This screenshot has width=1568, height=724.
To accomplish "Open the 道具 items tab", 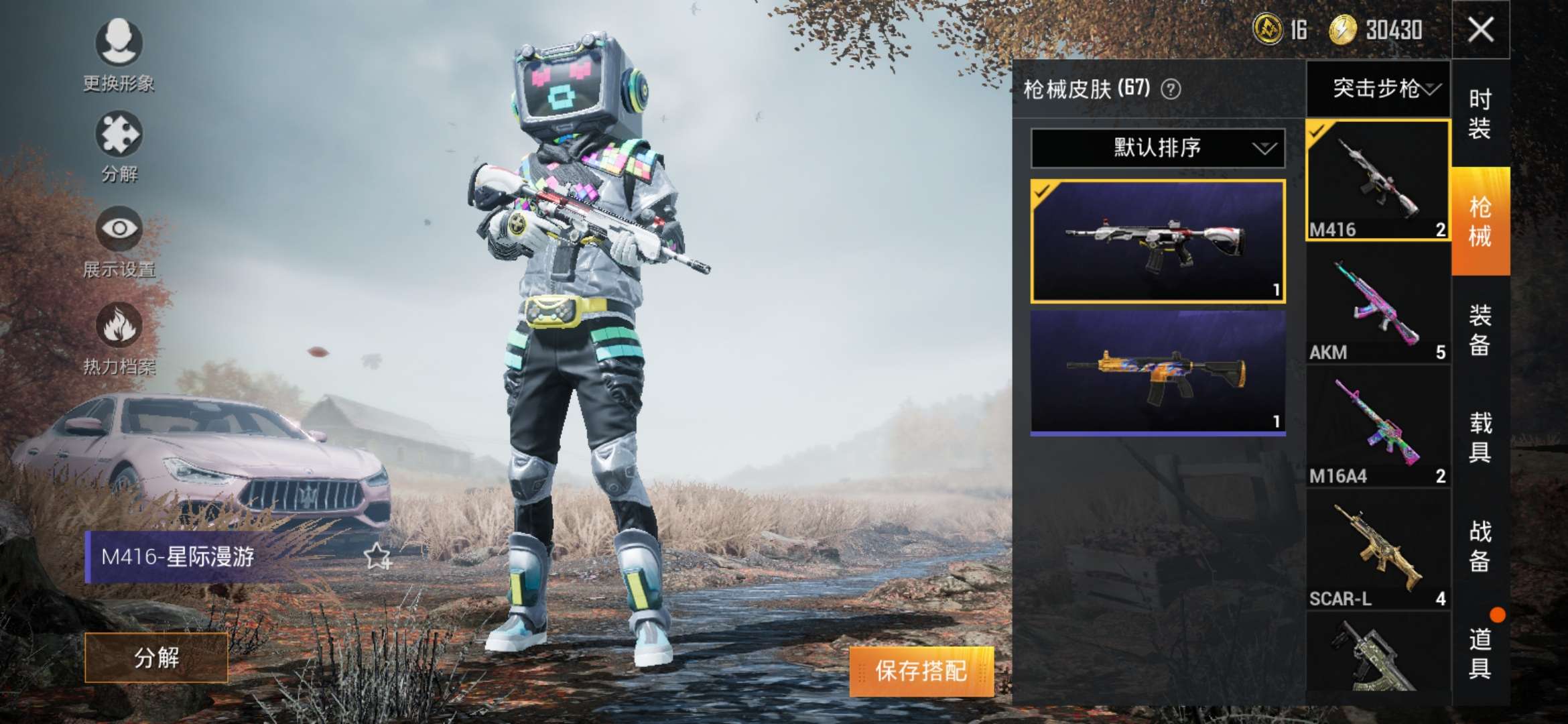I will pos(1480,654).
